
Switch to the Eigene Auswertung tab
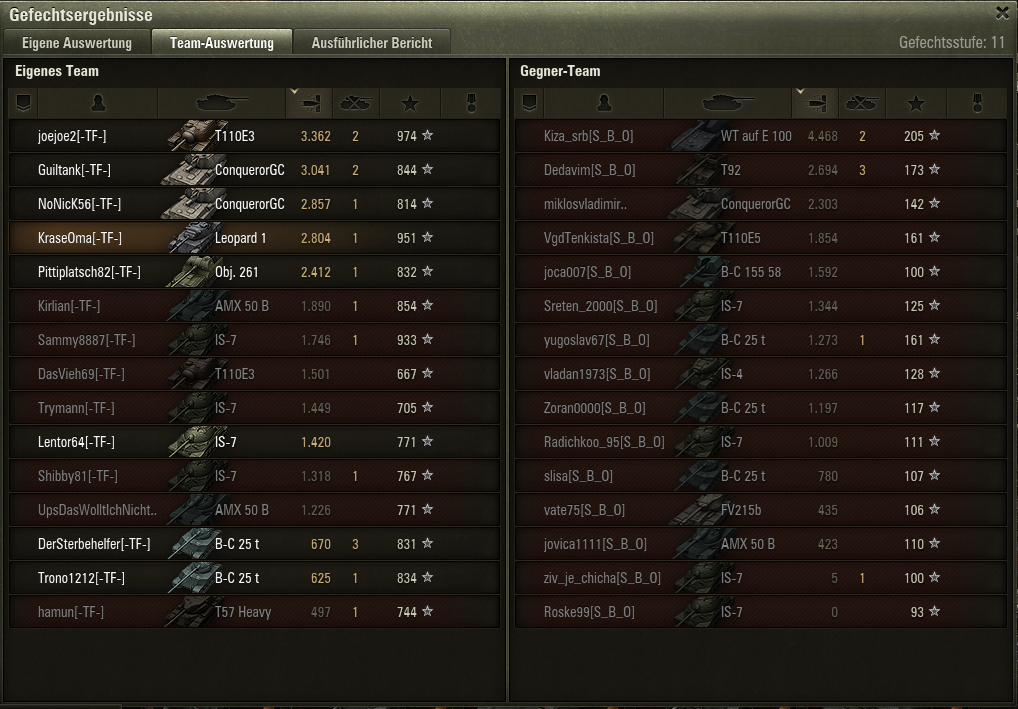77,43
